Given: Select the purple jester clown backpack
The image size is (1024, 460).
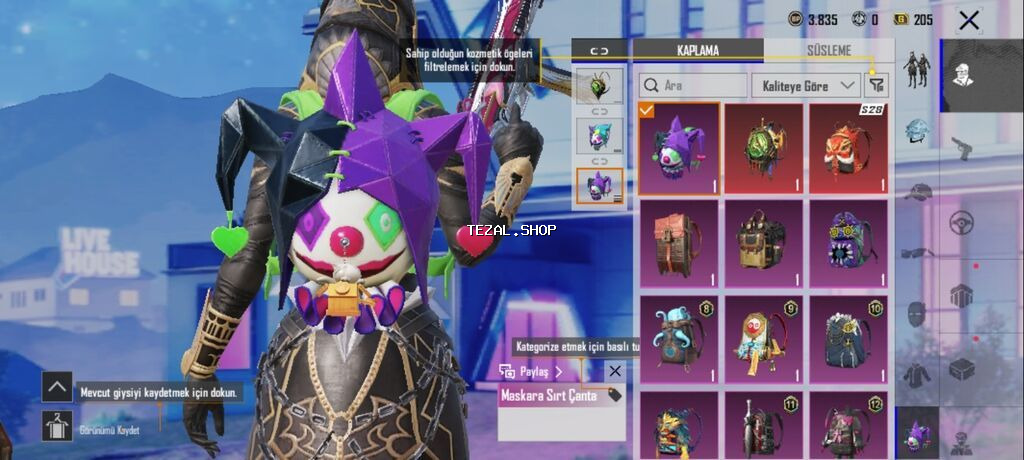Looking at the screenshot, I should coord(679,148).
